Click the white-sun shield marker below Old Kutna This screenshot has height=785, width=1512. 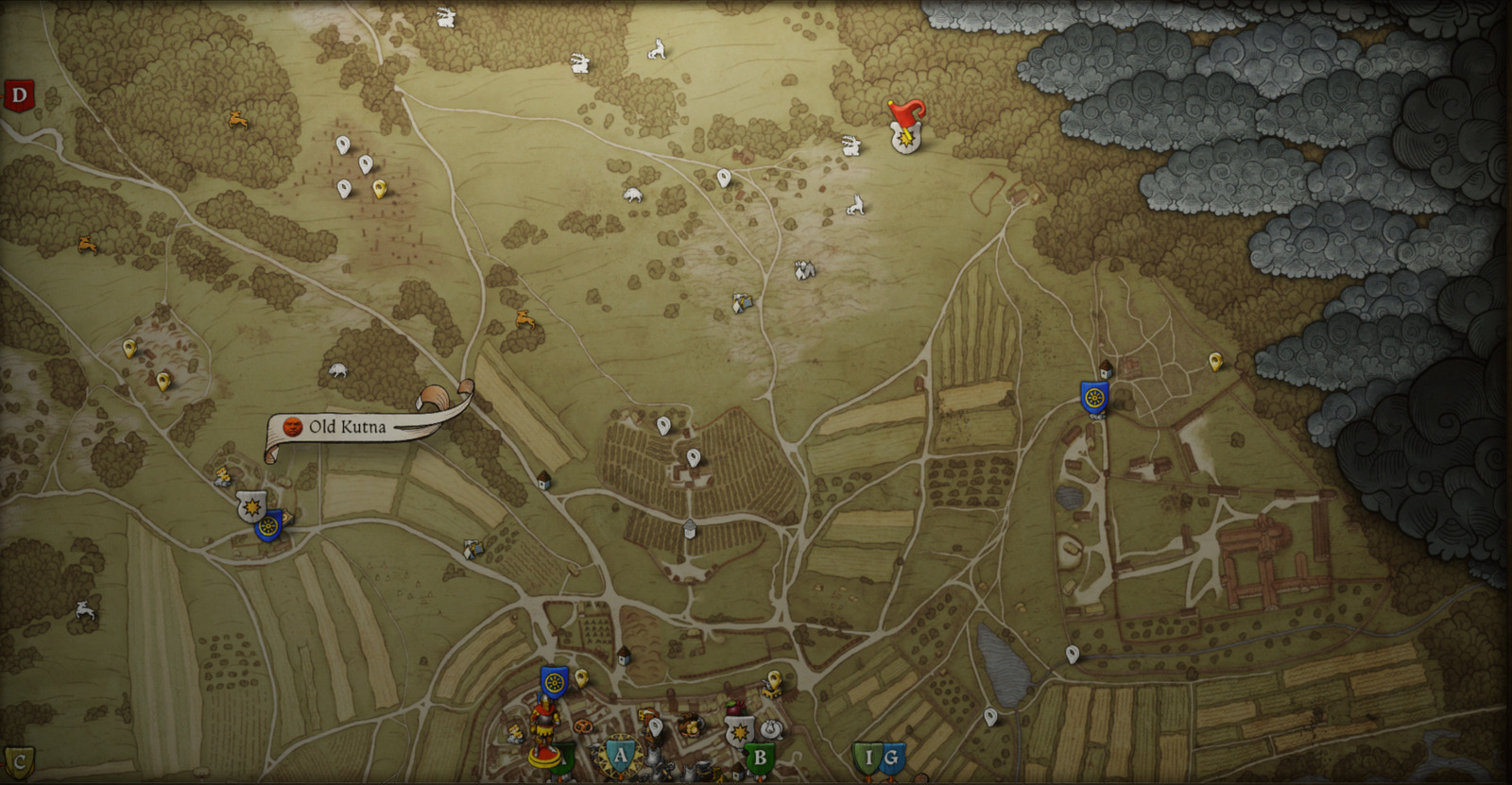(250, 506)
